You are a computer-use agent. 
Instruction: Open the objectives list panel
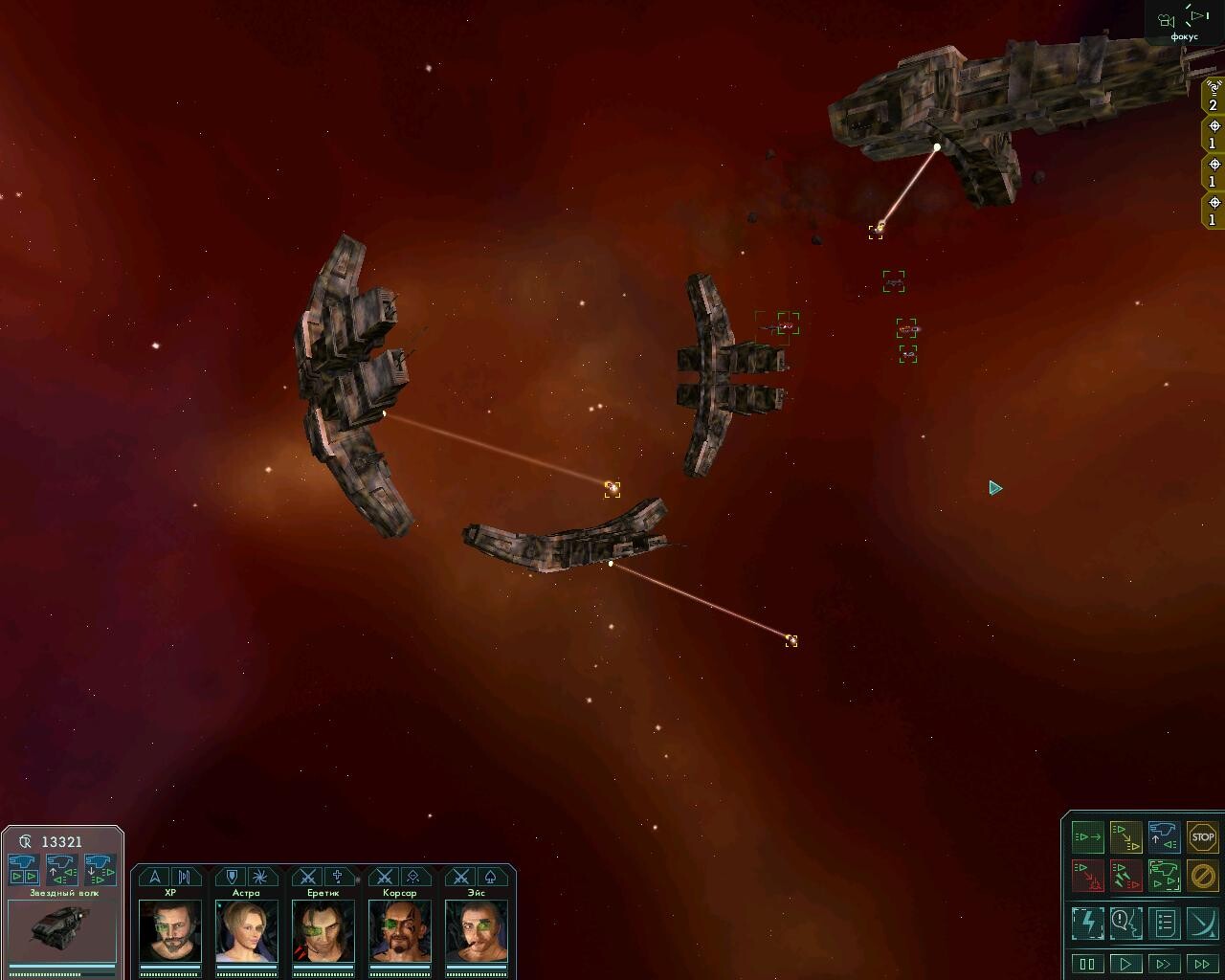(x=1164, y=924)
